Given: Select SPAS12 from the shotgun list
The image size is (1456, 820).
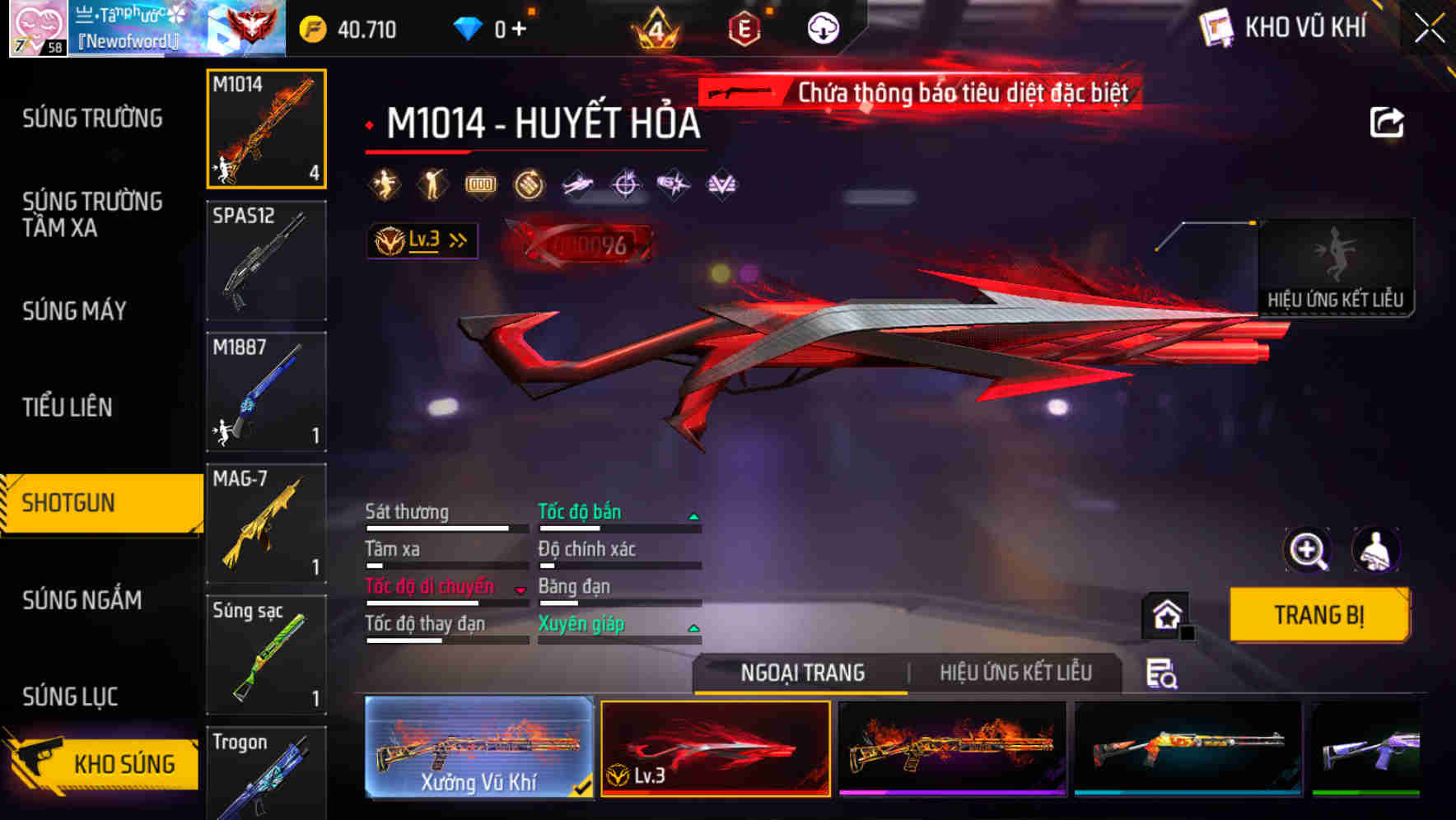Looking at the screenshot, I should (x=266, y=259).
